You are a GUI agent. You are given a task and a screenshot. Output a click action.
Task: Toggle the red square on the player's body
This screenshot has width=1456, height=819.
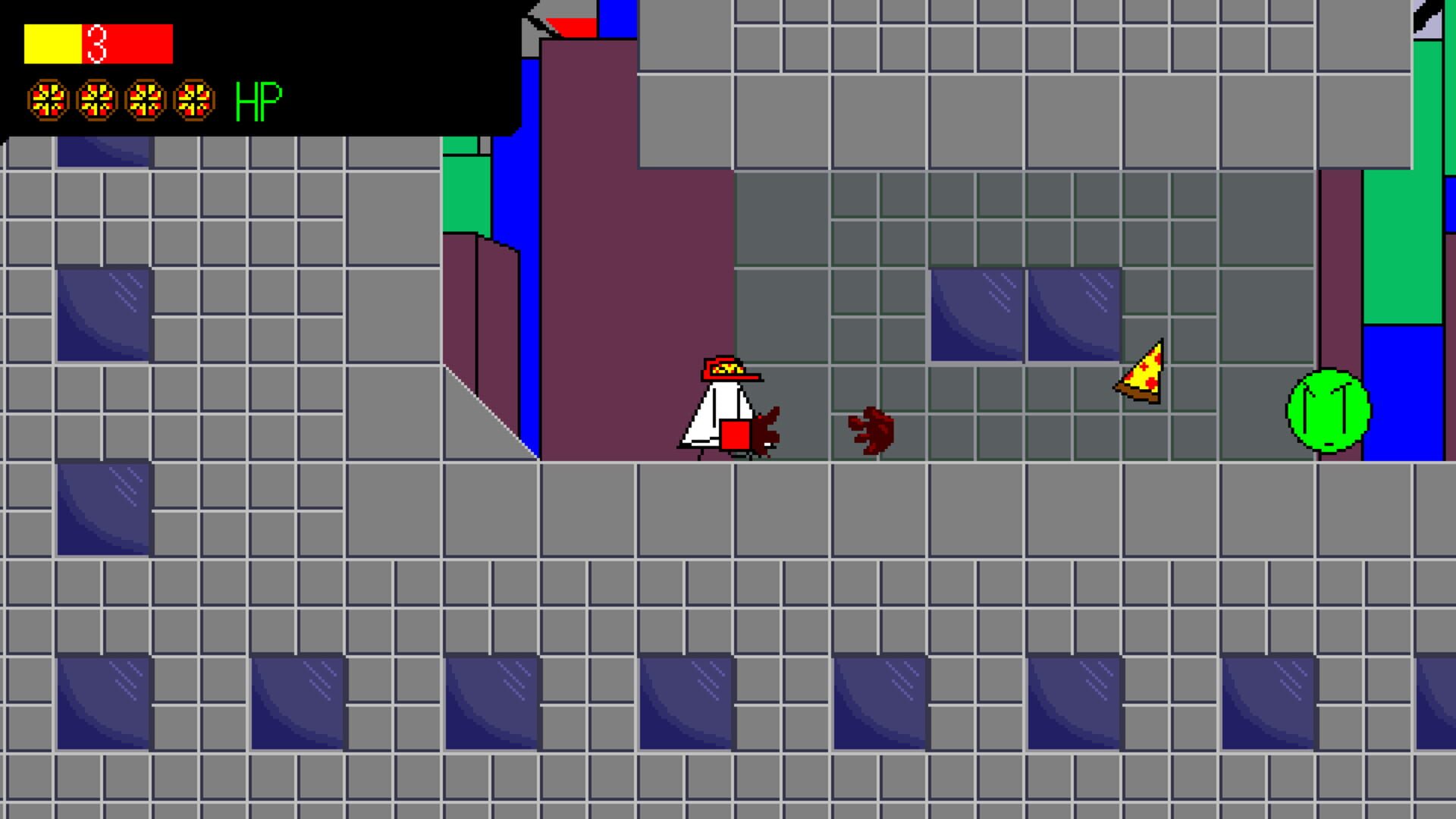coord(734,434)
